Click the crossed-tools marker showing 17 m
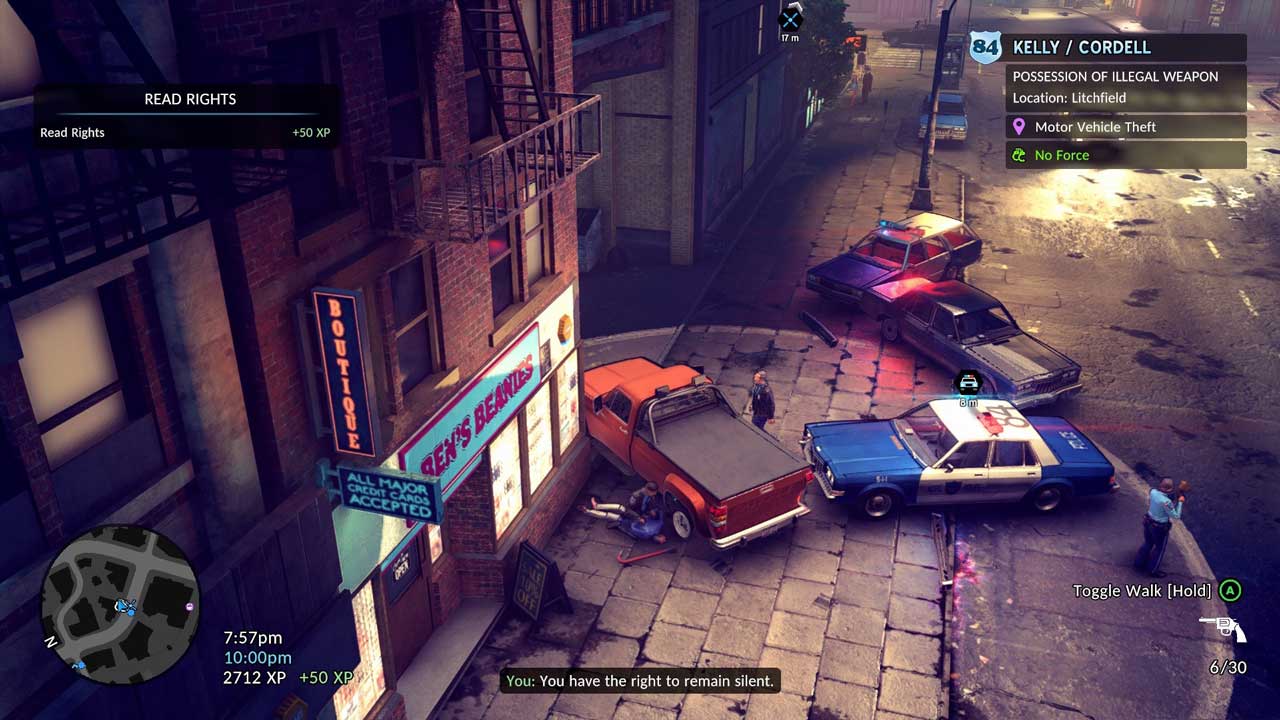 click(790, 19)
